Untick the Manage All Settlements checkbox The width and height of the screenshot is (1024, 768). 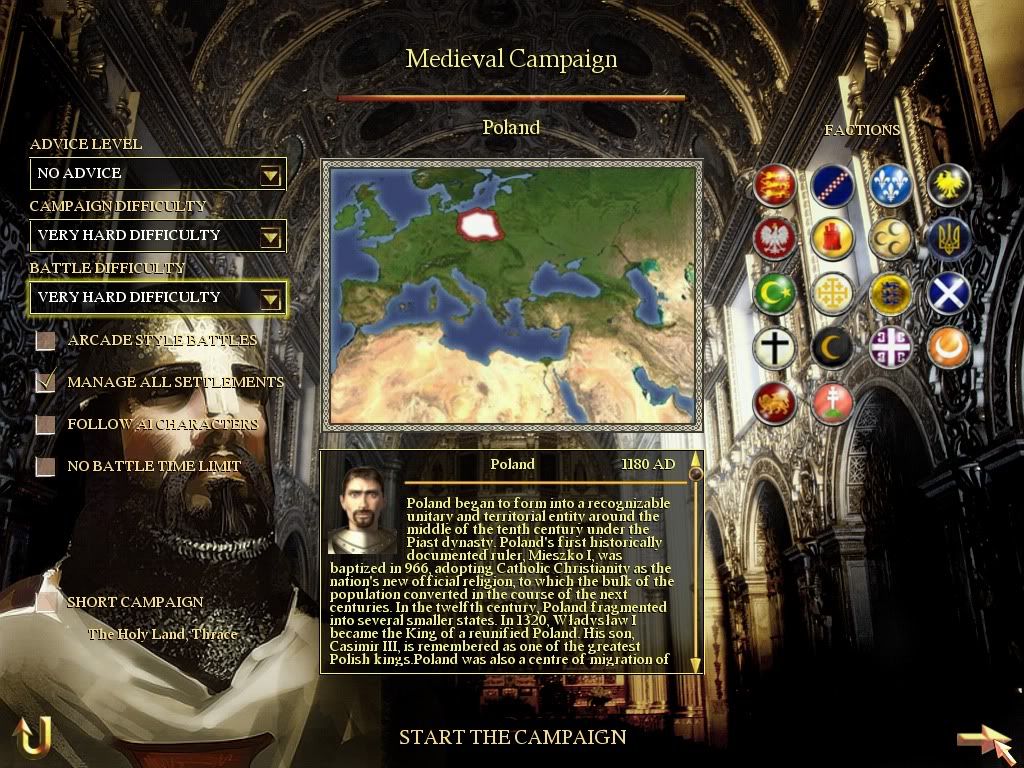click(x=46, y=382)
